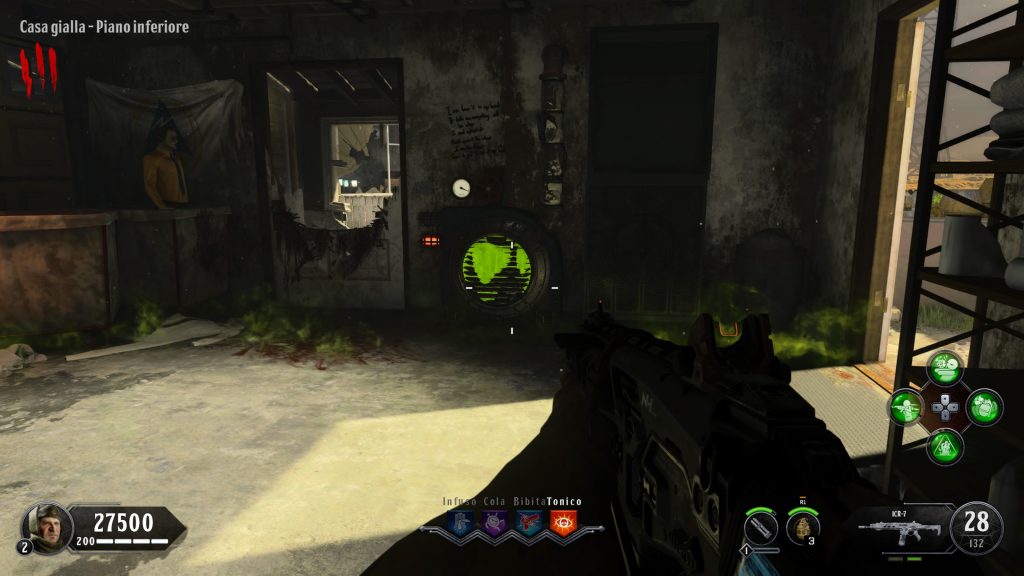
Task: Click the frag grenade equipment icon
Action: pos(801,527)
